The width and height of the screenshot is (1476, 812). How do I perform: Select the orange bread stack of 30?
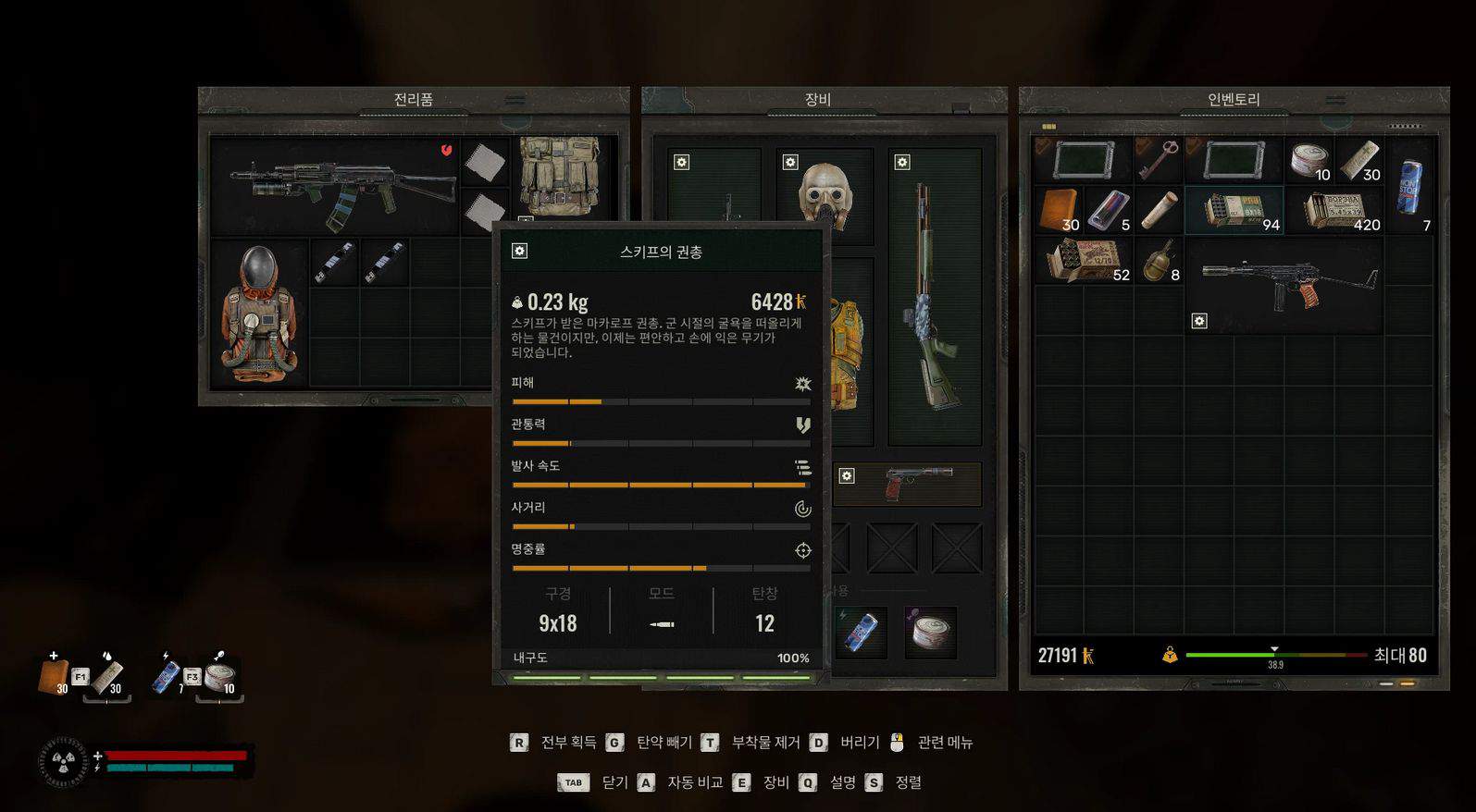[x=1059, y=210]
